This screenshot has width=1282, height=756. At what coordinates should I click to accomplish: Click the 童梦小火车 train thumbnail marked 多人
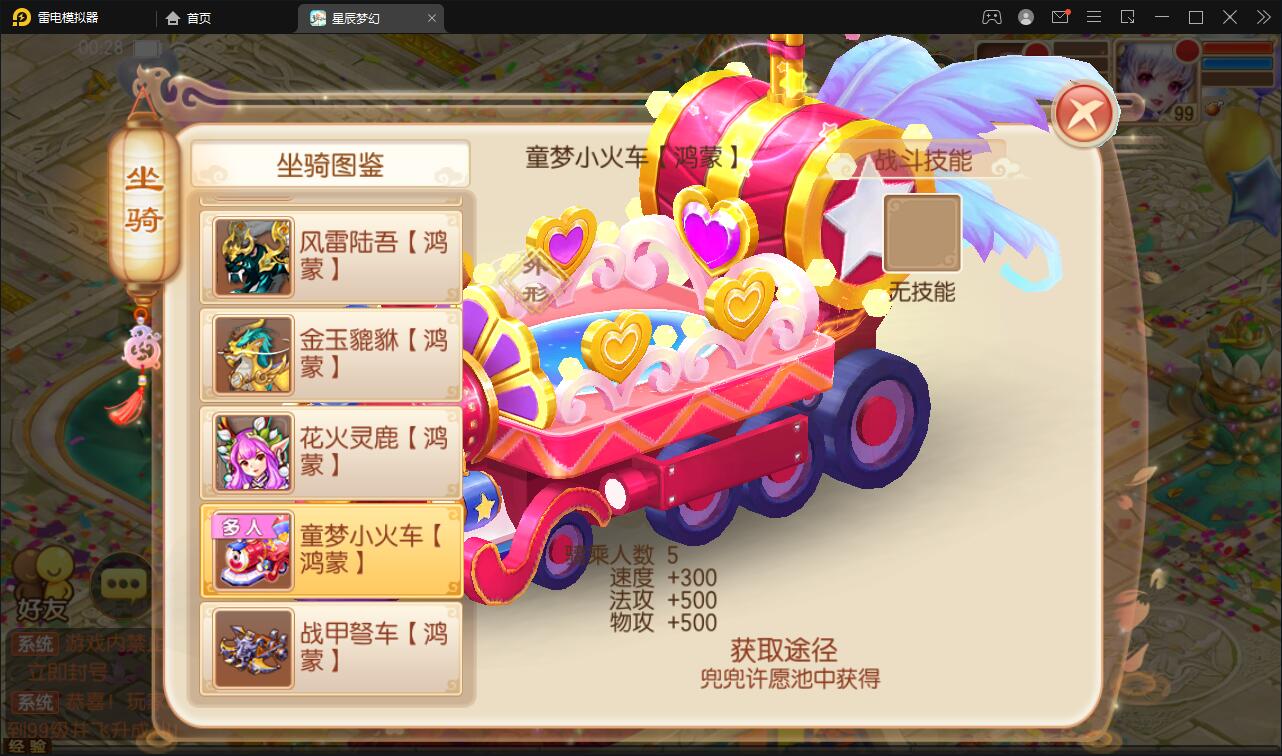point(251,550)
